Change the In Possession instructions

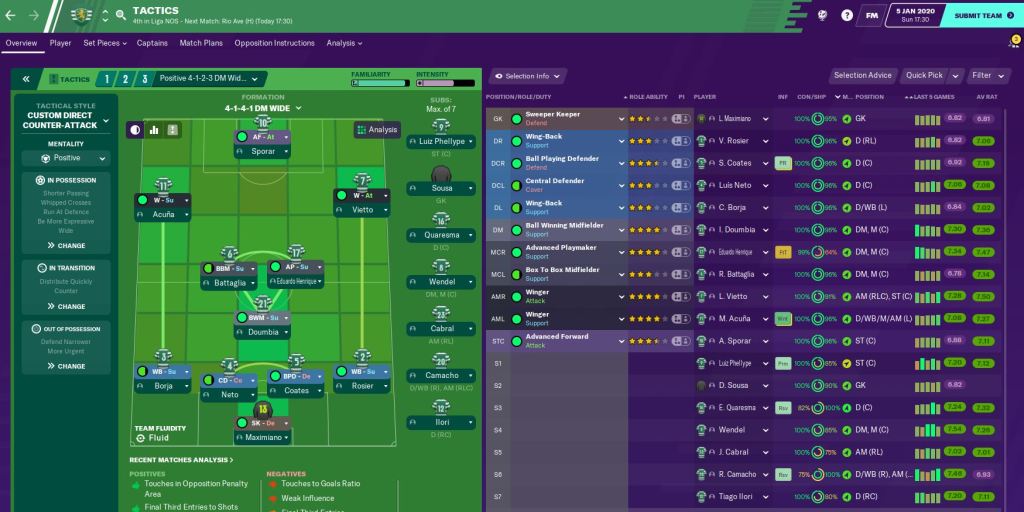(x=67, y=245)
